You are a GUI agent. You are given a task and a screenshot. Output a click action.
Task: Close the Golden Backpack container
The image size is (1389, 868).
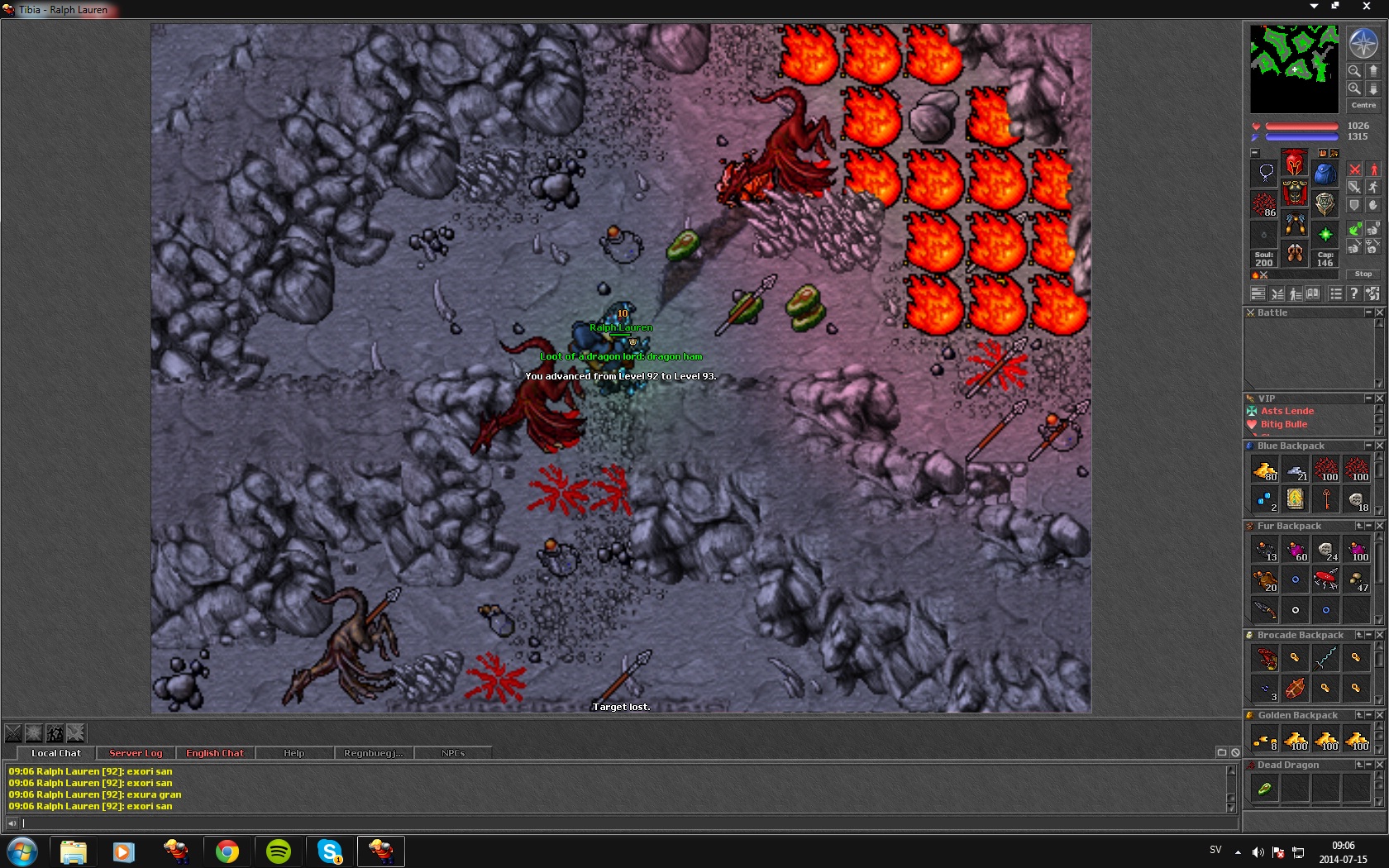[x=1379, y=715]
